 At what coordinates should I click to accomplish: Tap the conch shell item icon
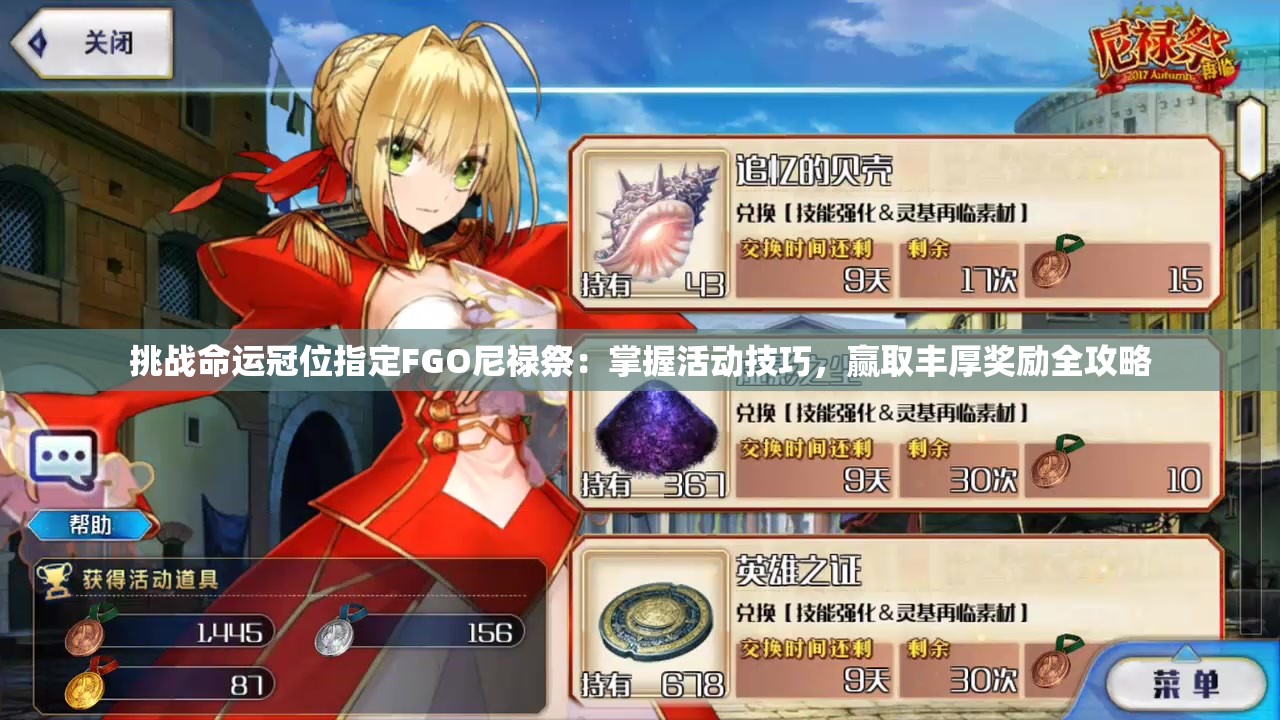[x=656, y=218]
